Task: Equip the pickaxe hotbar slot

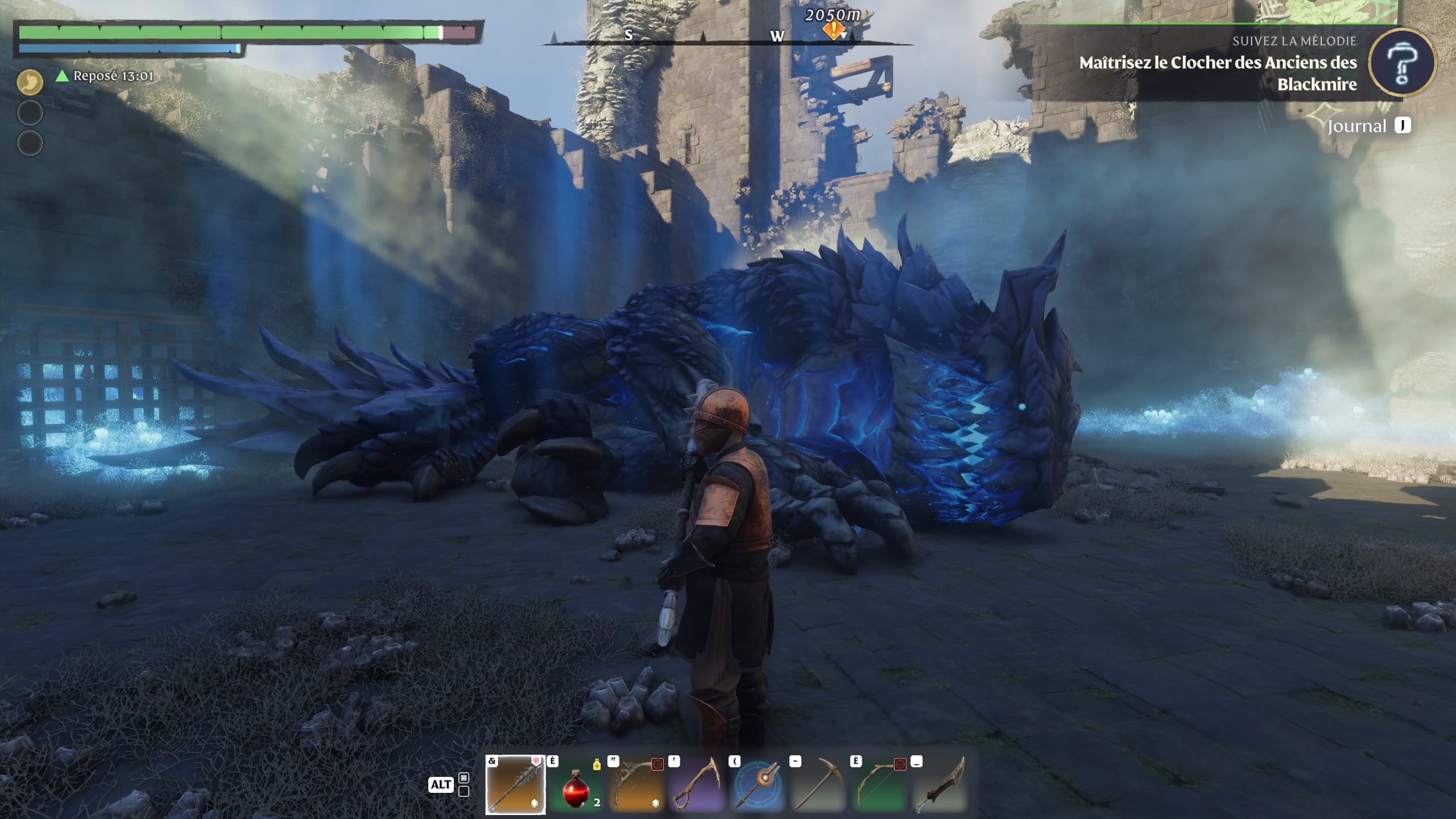Action: pyautogui.click(x=819, y=785)
